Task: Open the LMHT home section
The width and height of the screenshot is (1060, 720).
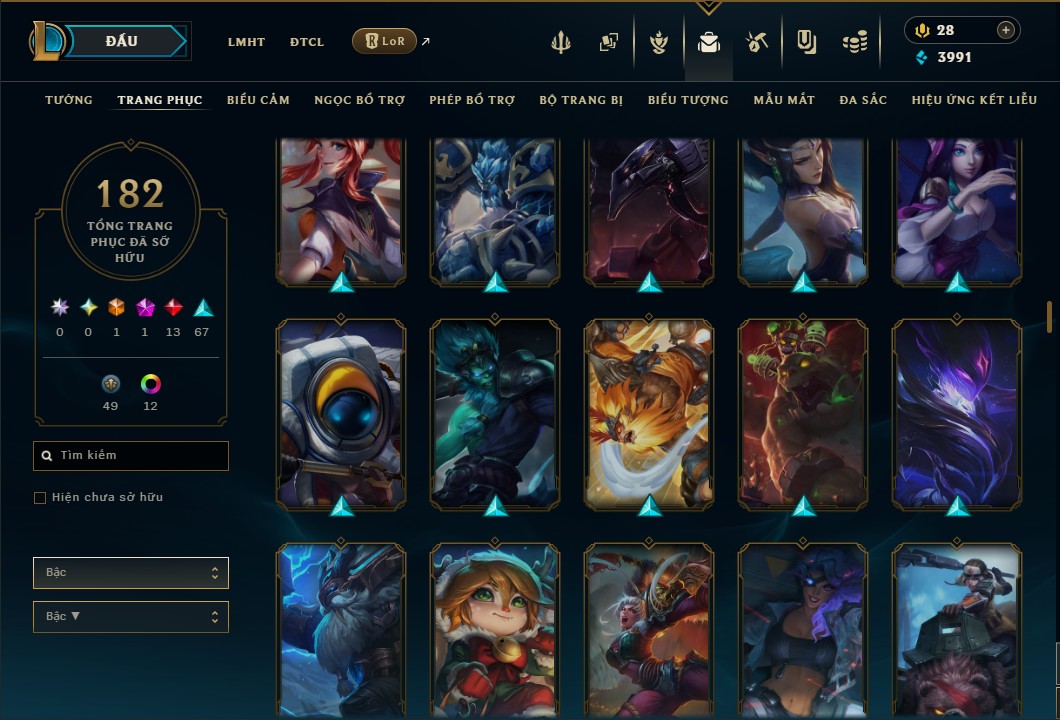Action: (246, 42)
